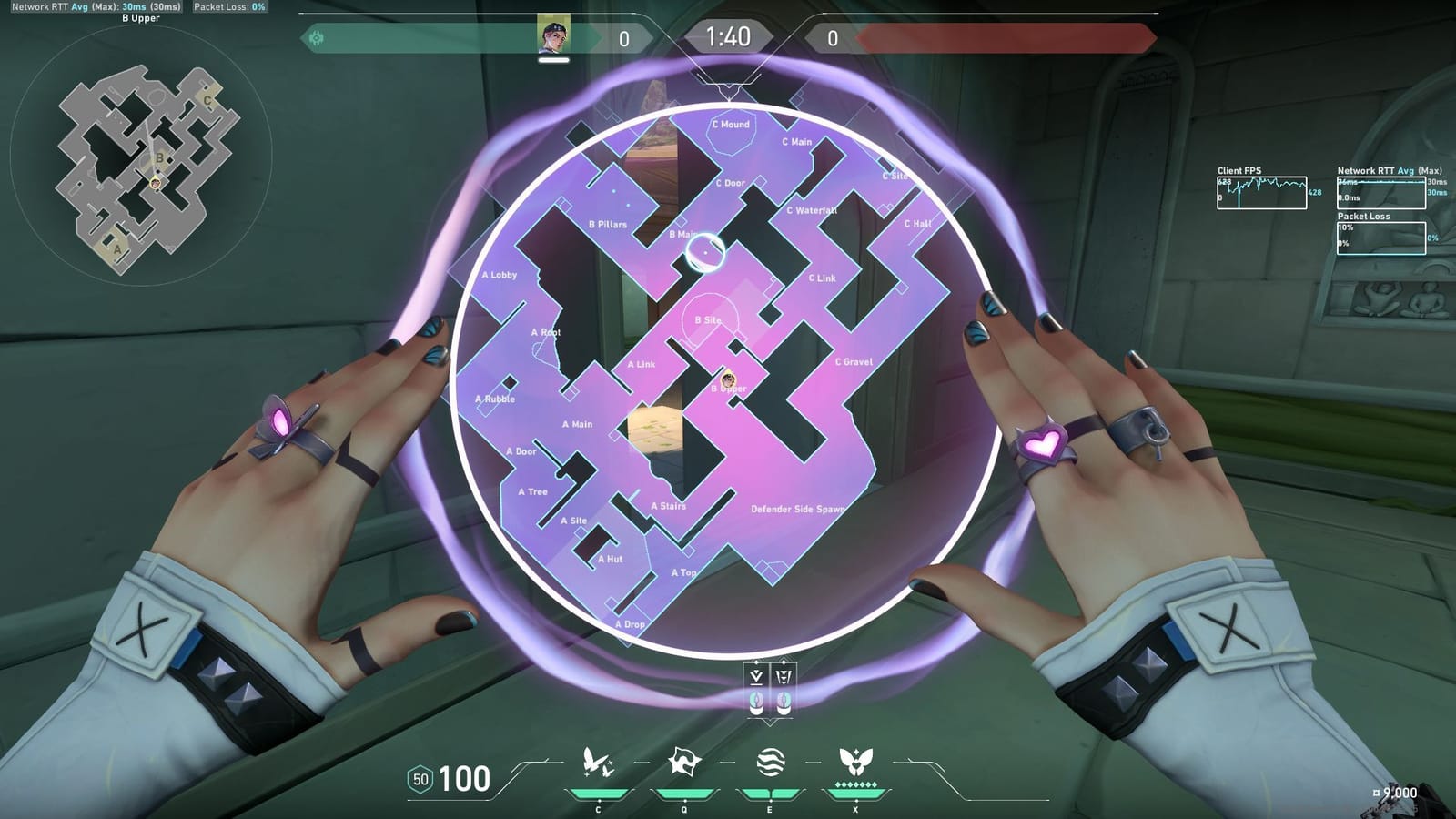The height and width of the screenshot is (819, 1456).
Task: Click the attacker team spark logo on the scoreboard
Action: click(315, 37)
